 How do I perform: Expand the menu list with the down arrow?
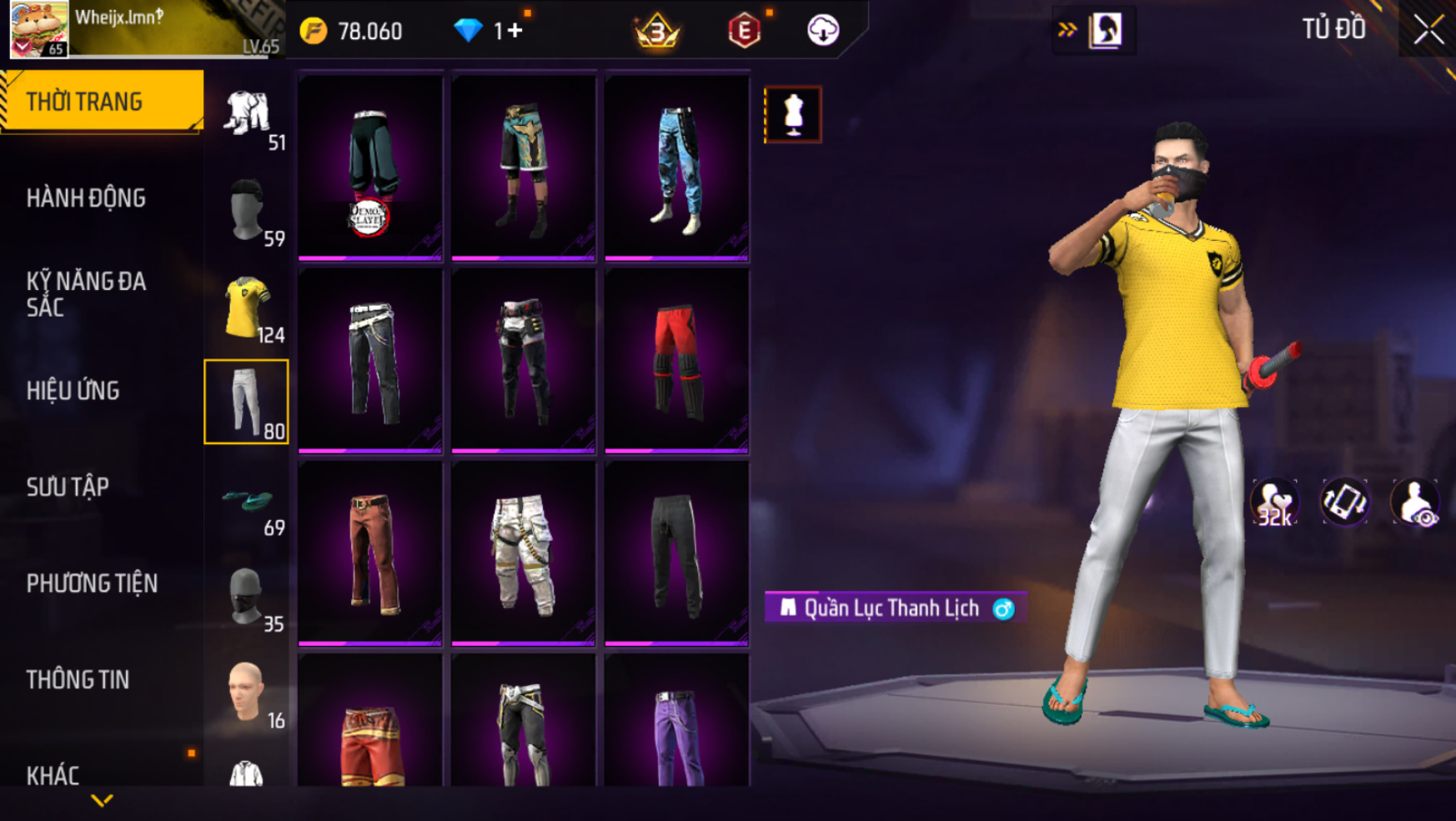point(102,801)
